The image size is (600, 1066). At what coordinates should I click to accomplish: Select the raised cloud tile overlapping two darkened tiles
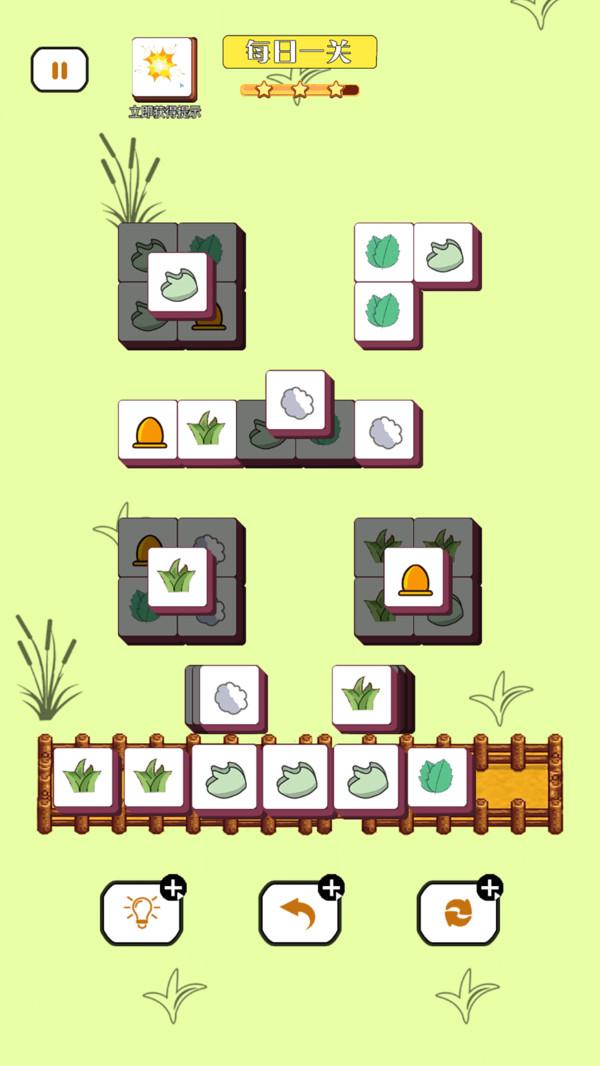coord(296,400)
